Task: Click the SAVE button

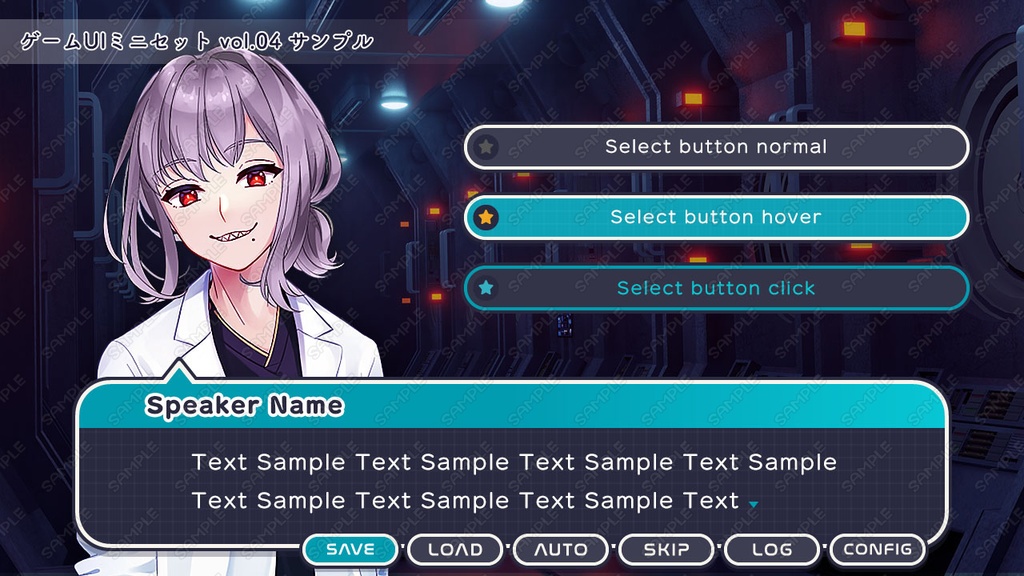Action: (x=351, y=549)
